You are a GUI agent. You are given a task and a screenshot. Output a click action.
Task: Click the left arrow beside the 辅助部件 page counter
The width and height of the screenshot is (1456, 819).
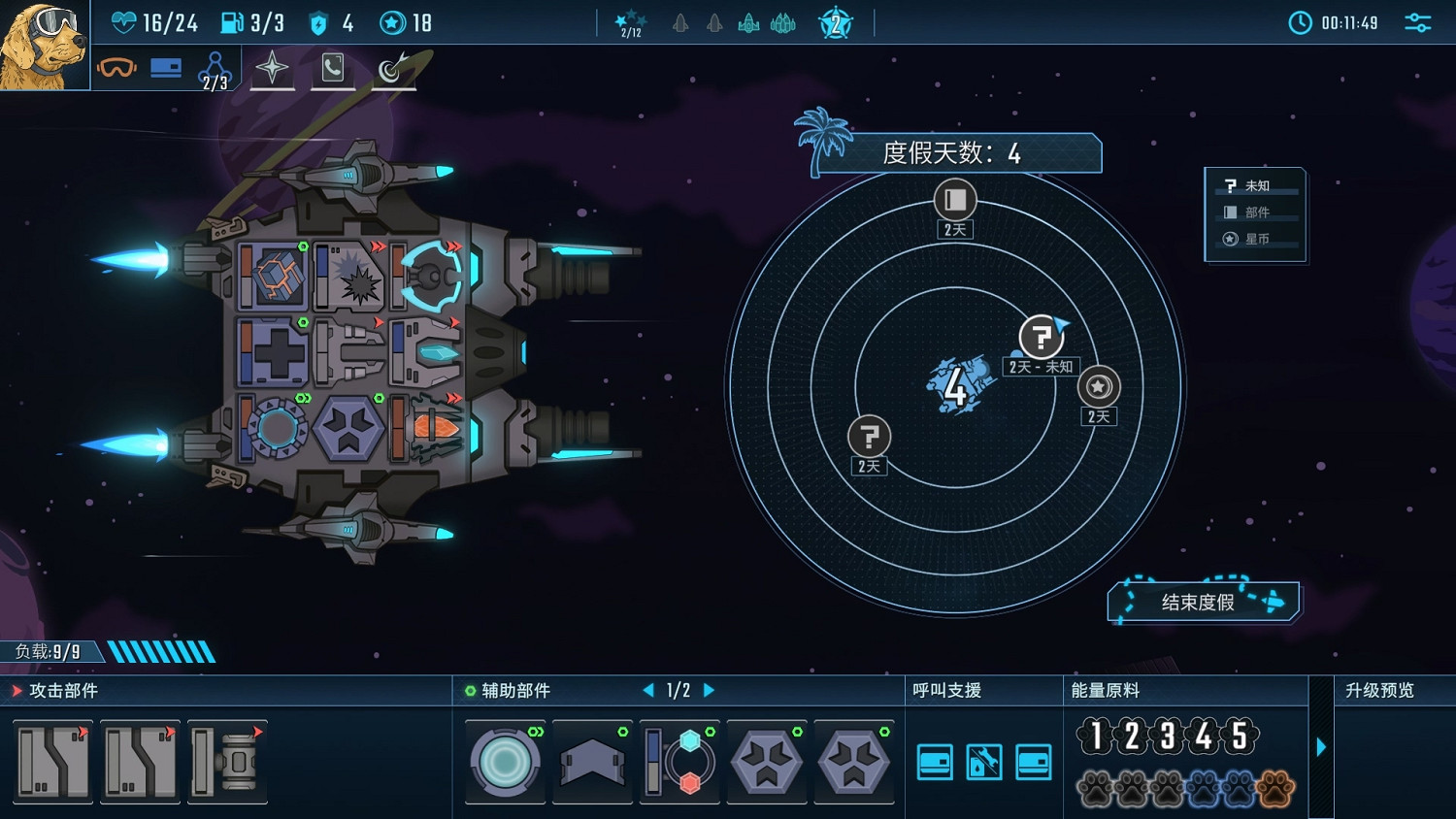click(x=647, y=690)
